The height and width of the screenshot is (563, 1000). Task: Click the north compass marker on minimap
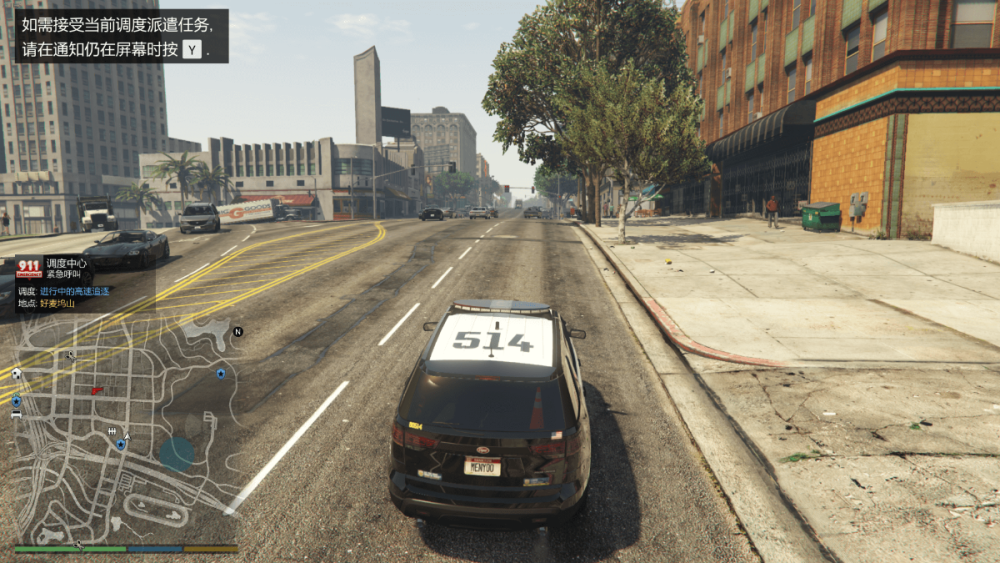point(238,331)
